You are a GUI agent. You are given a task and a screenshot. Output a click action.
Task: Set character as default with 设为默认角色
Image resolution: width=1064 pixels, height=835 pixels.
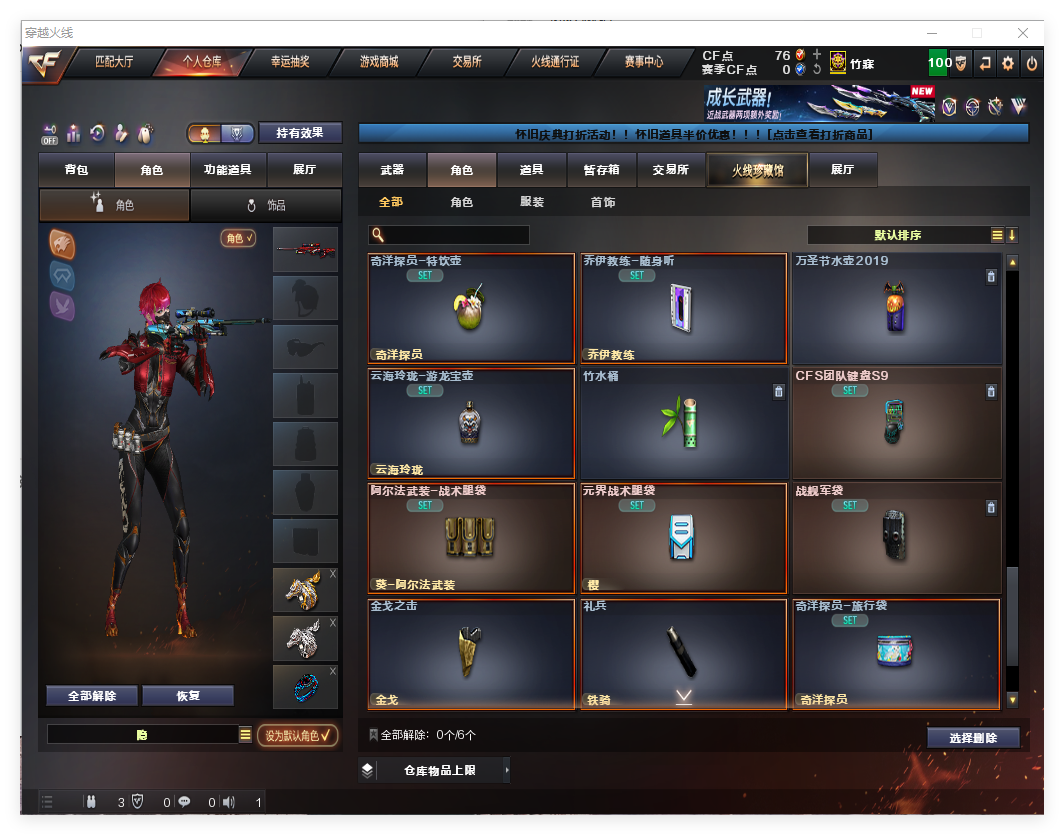point(297,736)
